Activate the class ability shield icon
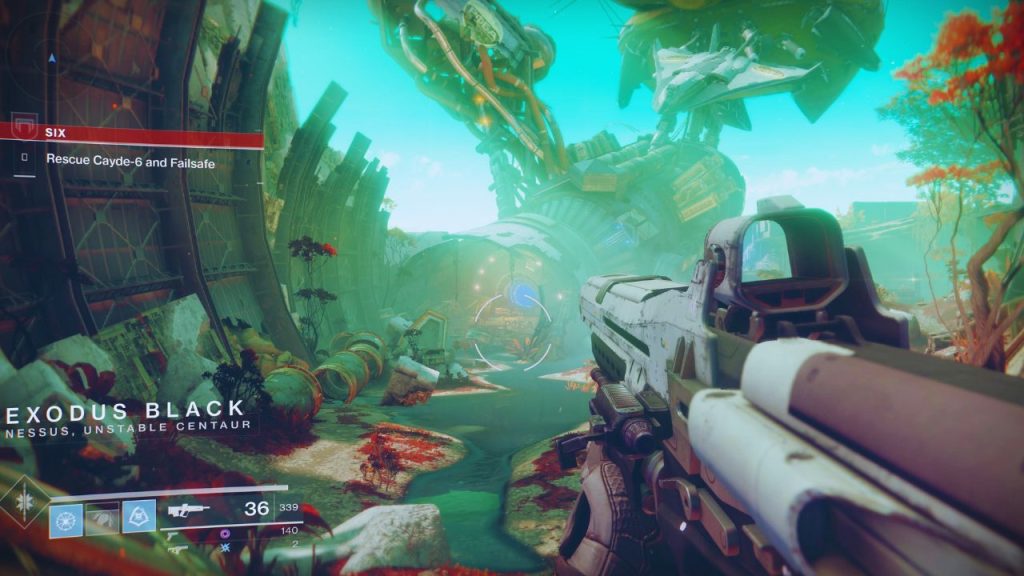Viewport: 1024px width, 576px height. tap(139, 516)
